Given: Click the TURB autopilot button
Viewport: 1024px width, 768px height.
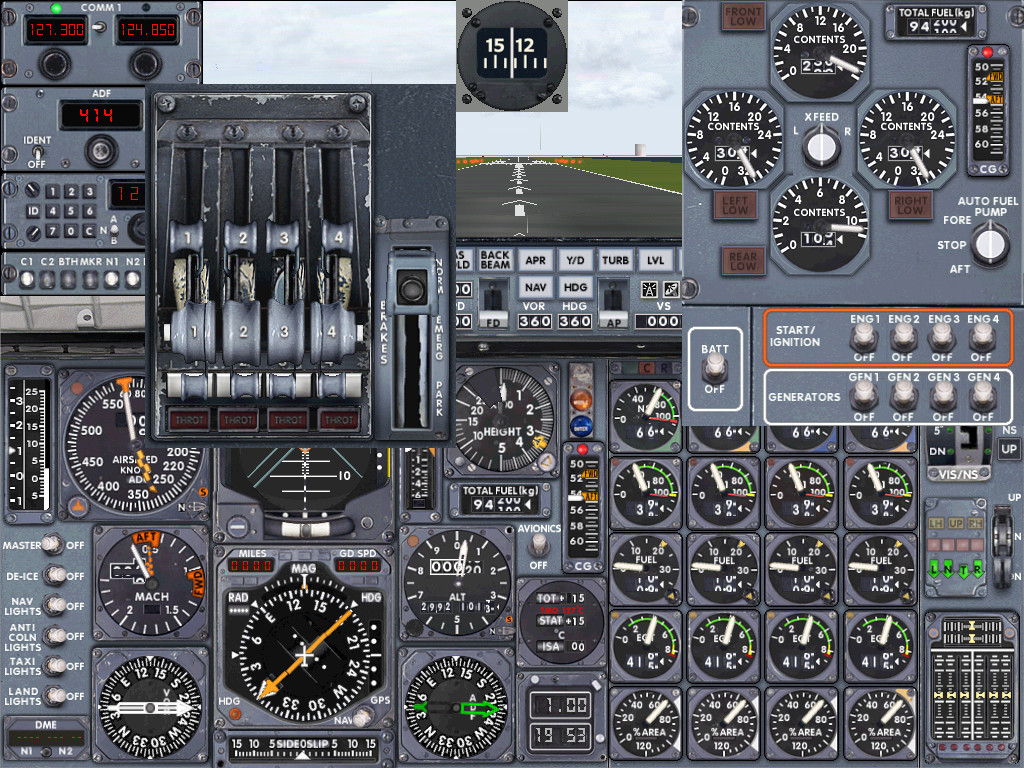Looking at the screenshot, I should (x=615, y=260).
